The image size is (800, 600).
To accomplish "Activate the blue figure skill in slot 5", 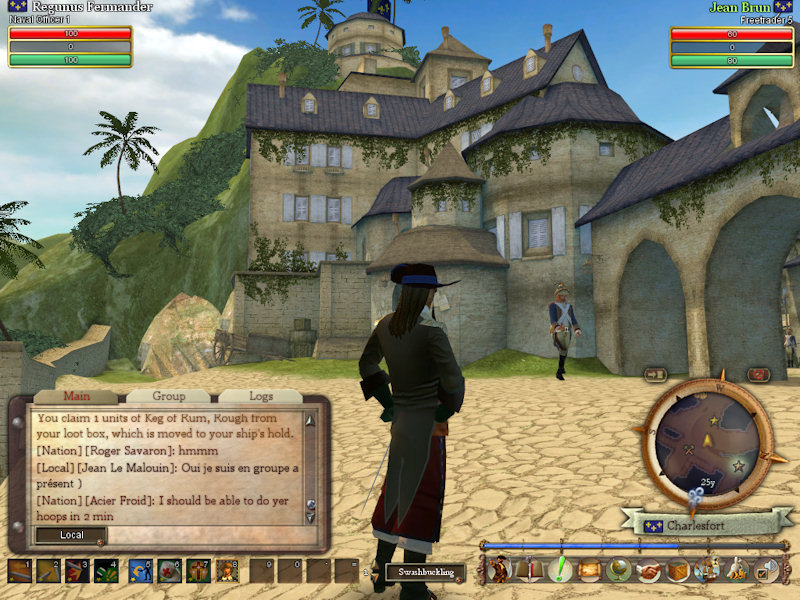I will tap(139, 571).
